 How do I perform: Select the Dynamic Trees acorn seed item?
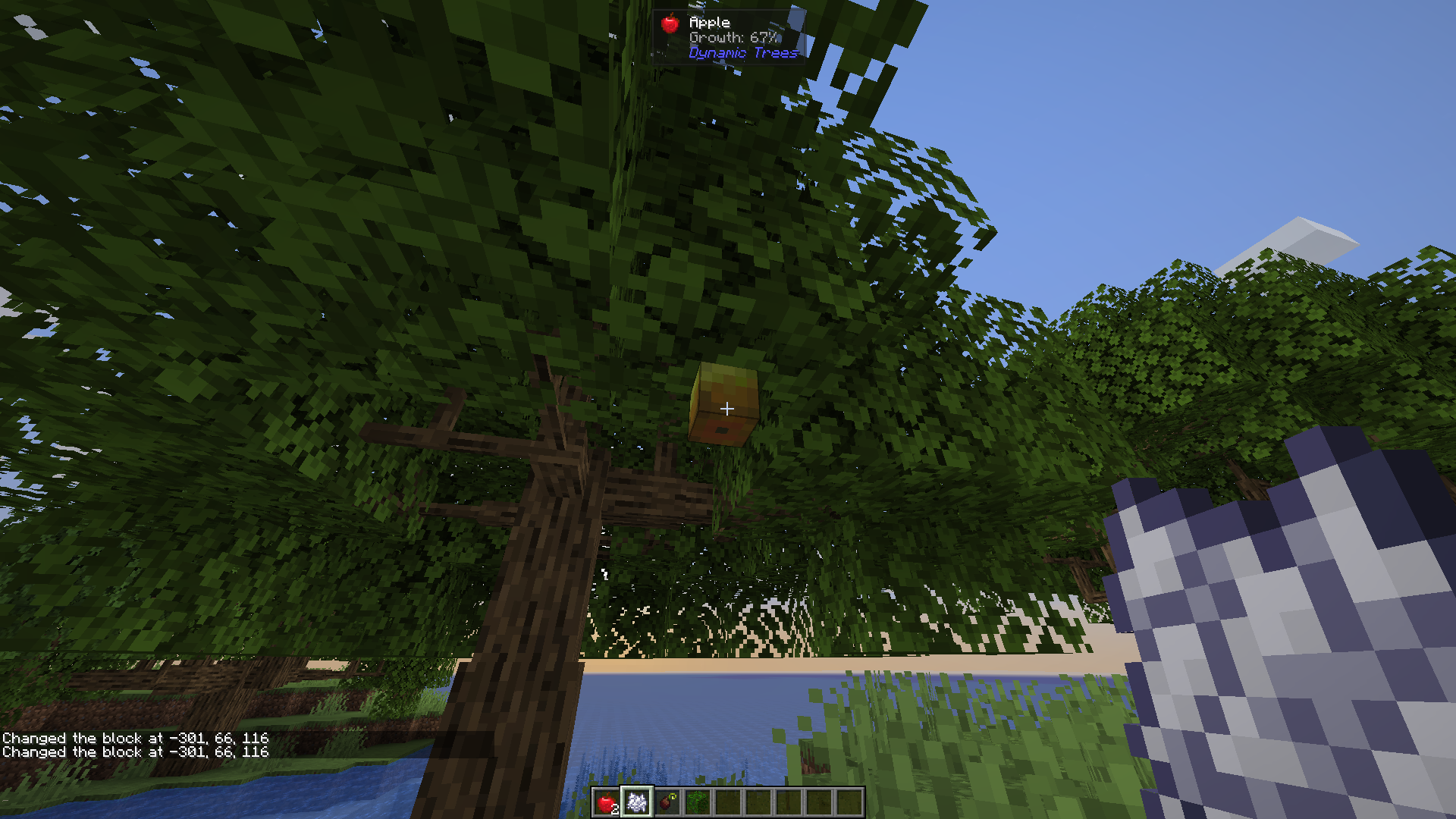click(668, 802)
